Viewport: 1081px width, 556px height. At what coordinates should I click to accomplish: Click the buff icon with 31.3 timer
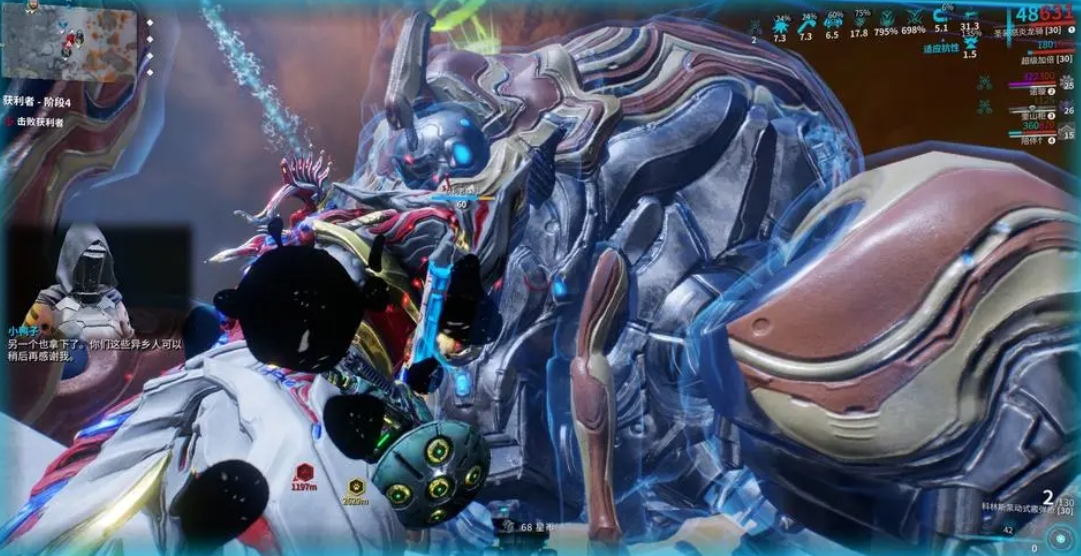coord(969,14)
